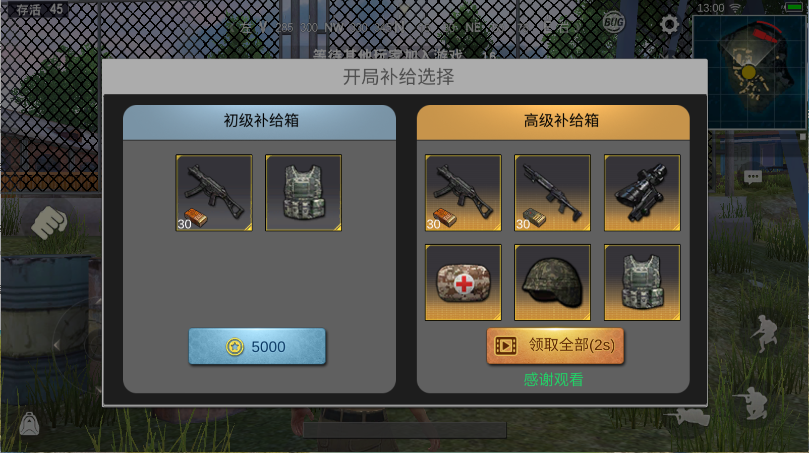Claim all with the 领取全部 video button
809x453 pixels.
(x=555, y=345)
